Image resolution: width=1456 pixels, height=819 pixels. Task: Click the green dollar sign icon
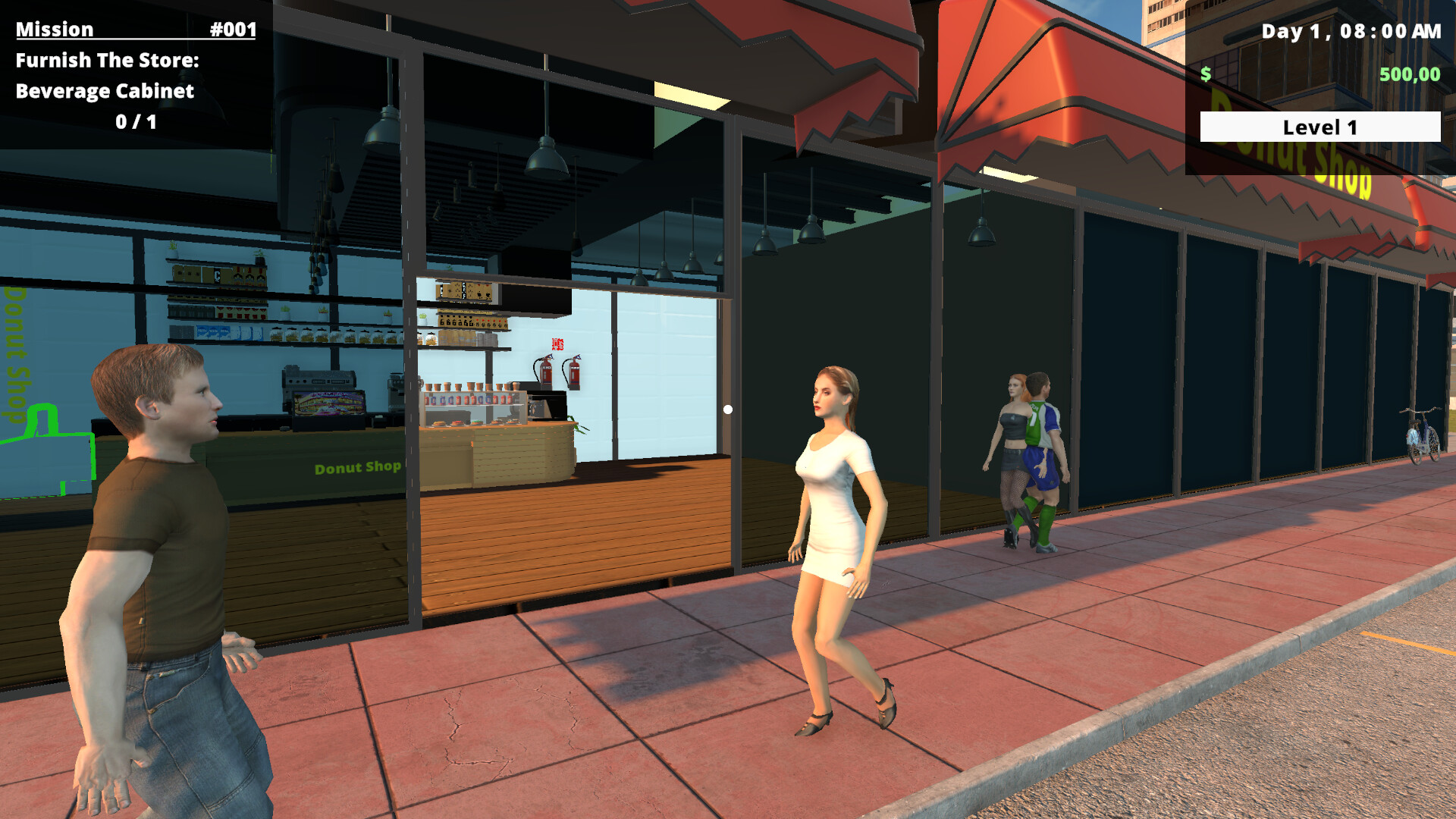1206,75
